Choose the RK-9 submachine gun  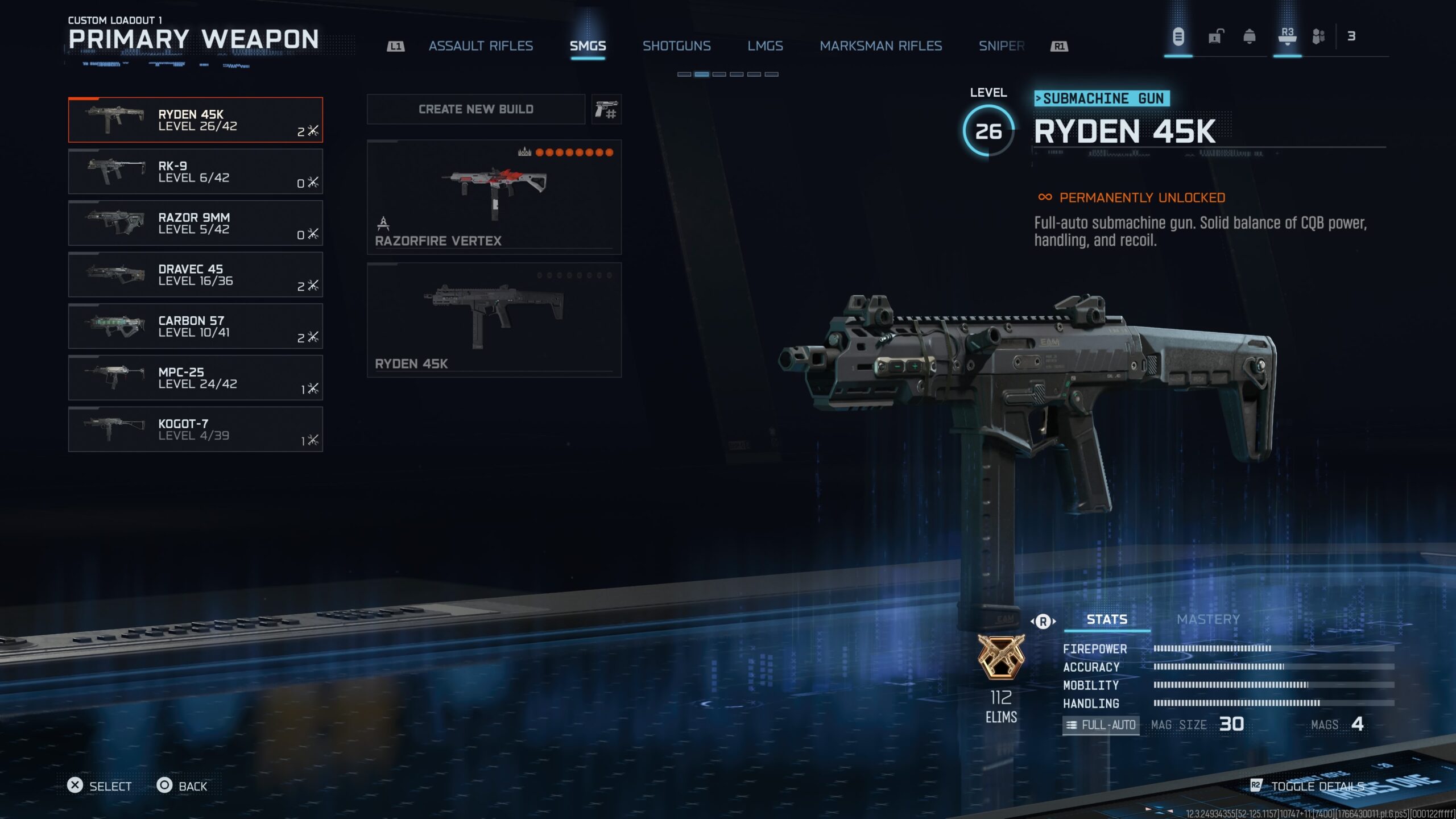[195, 172]
